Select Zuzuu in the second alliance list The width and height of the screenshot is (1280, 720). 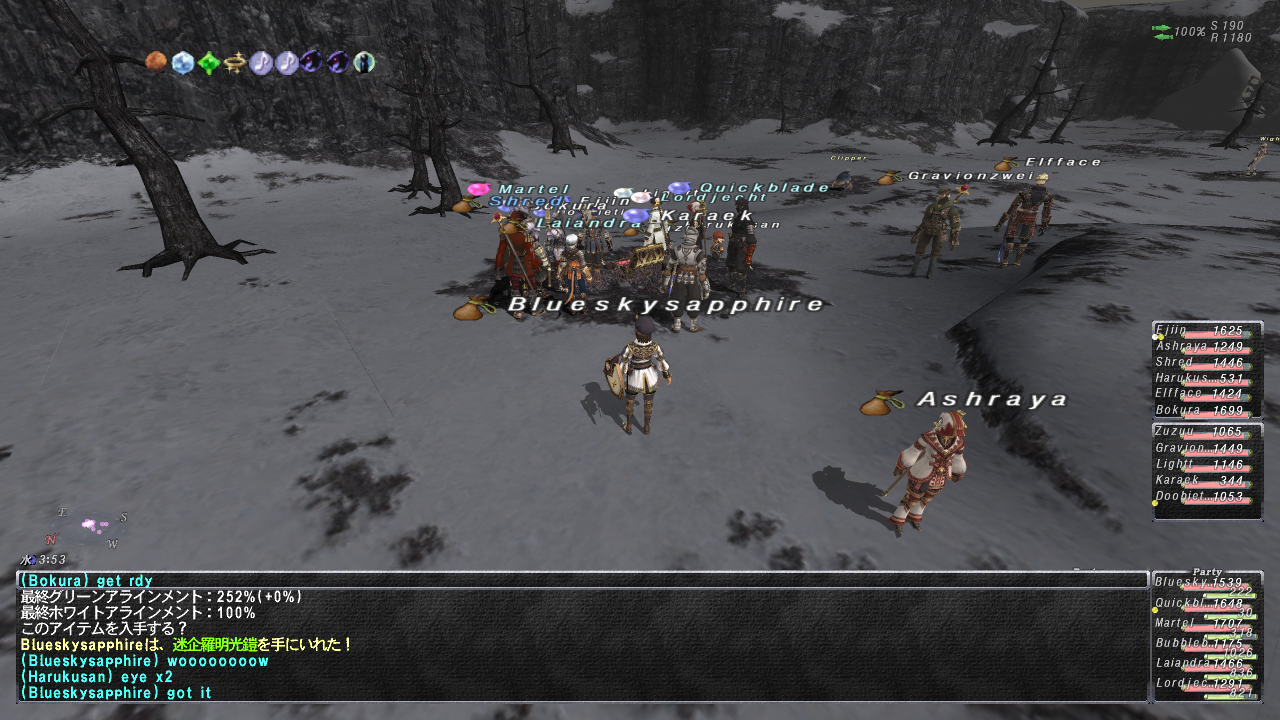point(1206,432)
